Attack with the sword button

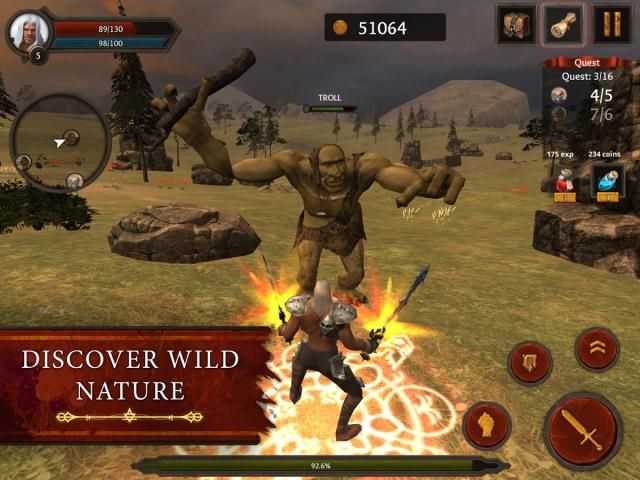tap(583, 430)
